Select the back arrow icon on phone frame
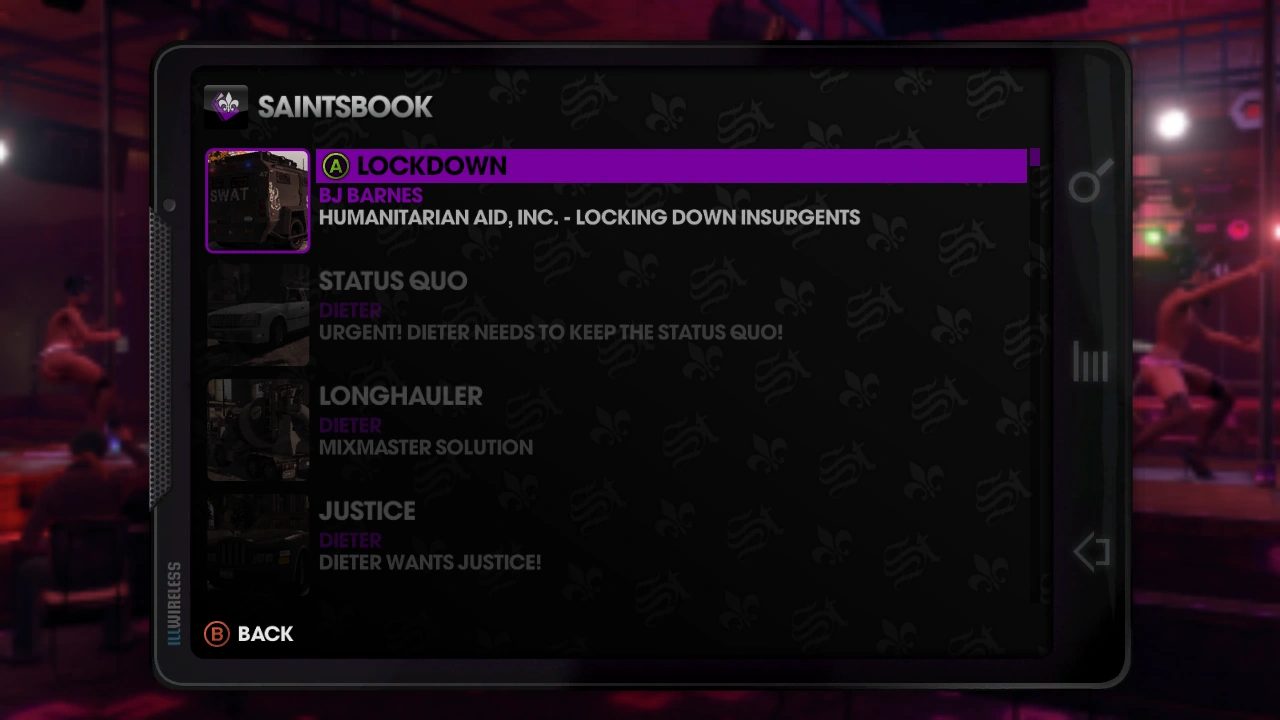Image resolution: width=1280 pixels, height=720 pixels. pyautogui.click(x=1090, y=551)
